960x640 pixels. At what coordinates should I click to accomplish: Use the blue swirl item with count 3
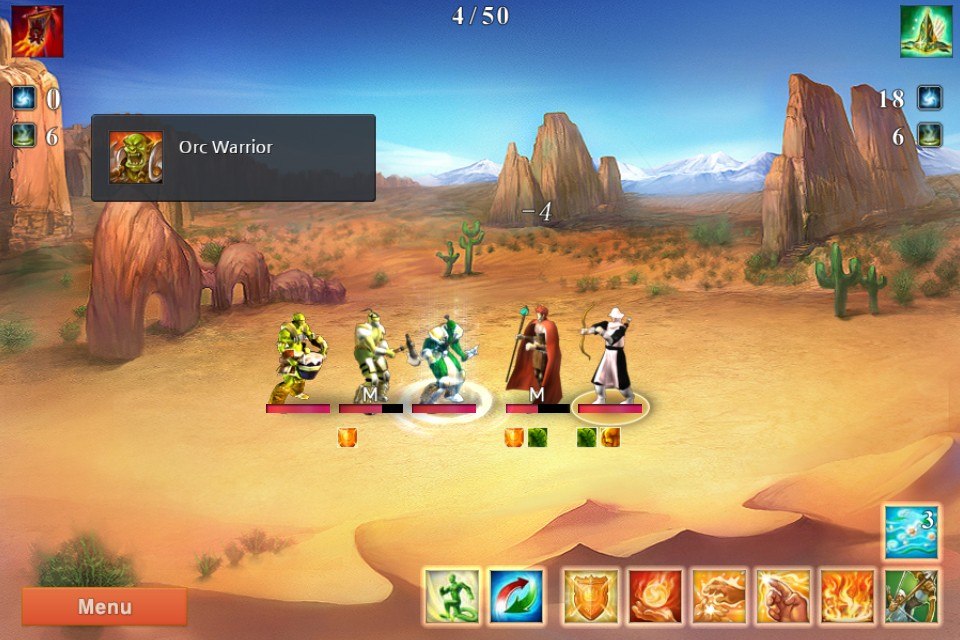[x=911, y=532]
